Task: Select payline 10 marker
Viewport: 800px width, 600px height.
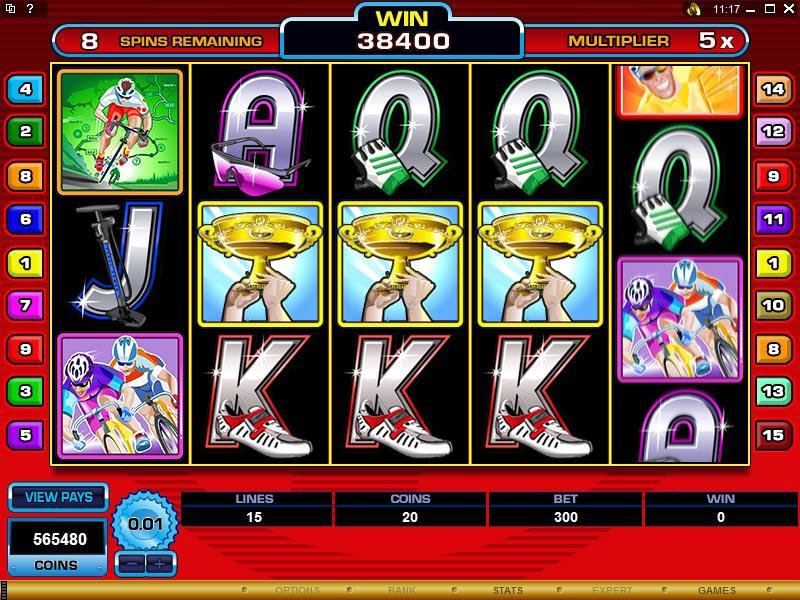Action: [773, 305]
